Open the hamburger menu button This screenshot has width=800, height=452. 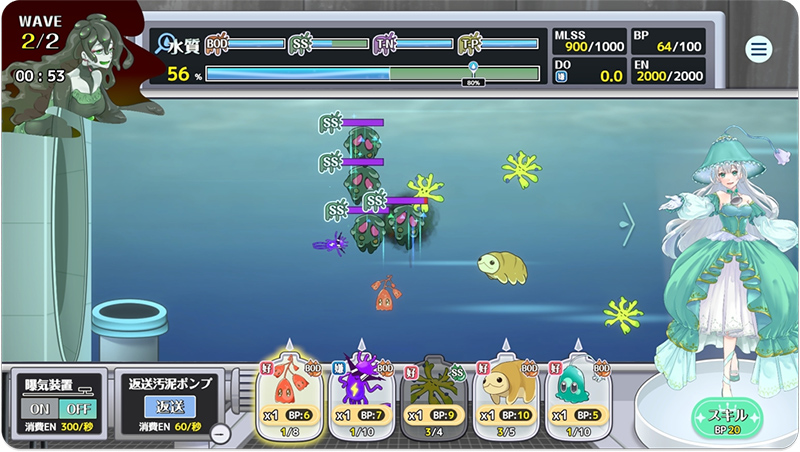point(759,49)
